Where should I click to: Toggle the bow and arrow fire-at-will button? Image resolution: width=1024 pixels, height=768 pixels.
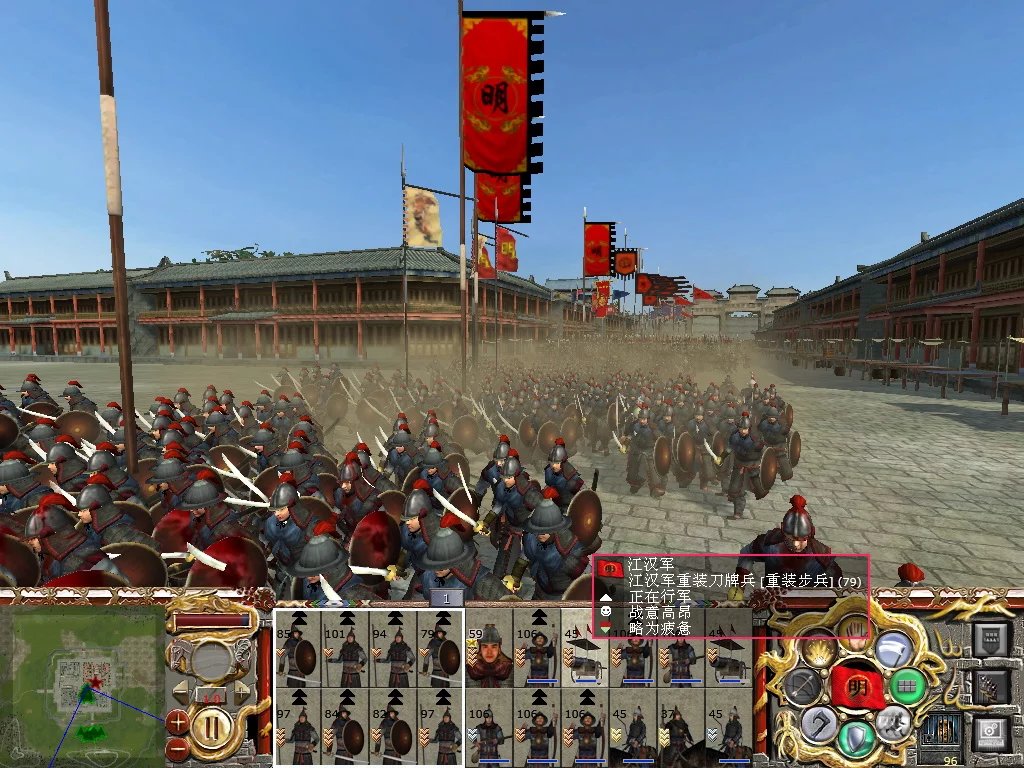802,685
